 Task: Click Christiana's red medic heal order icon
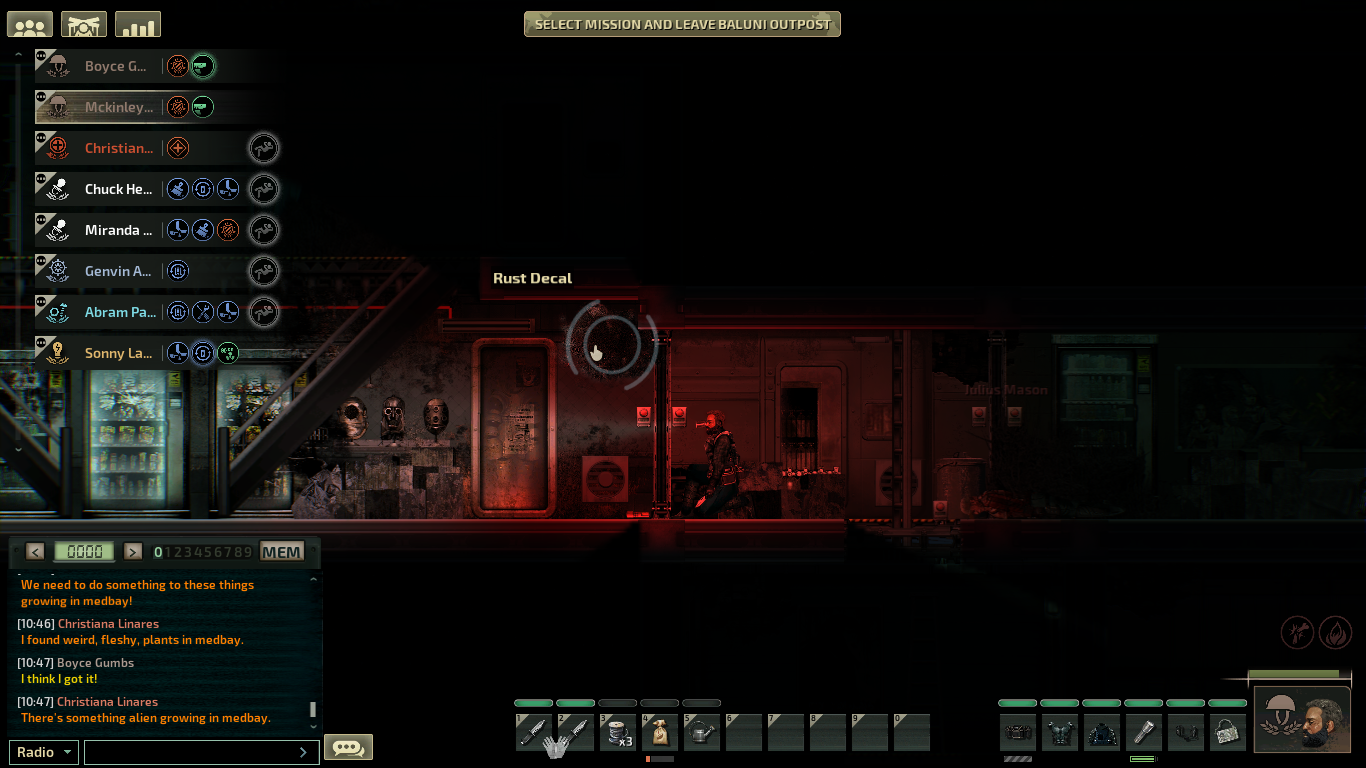coord(177,147)
